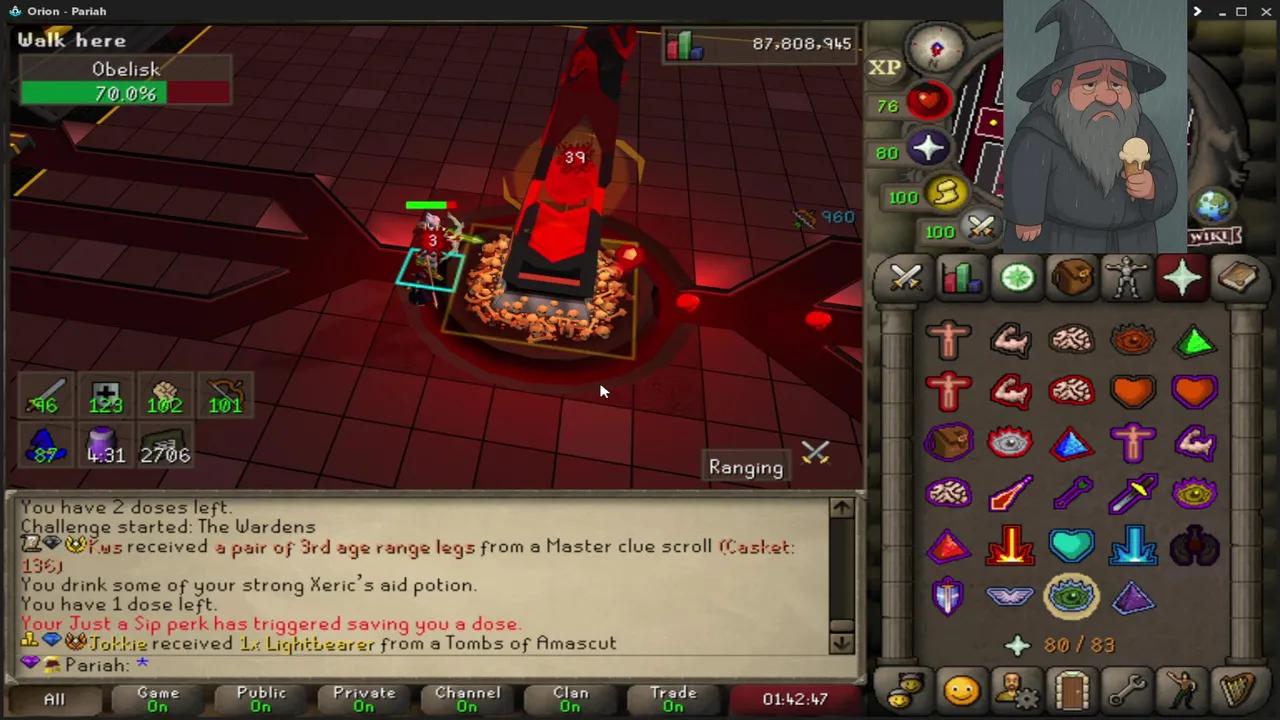Image resolution: width=1280 pixels, height=720 pixels.
Task: Deactivate the glowing active prayer
Action: pyautogui.click(x=1071, y=597)
